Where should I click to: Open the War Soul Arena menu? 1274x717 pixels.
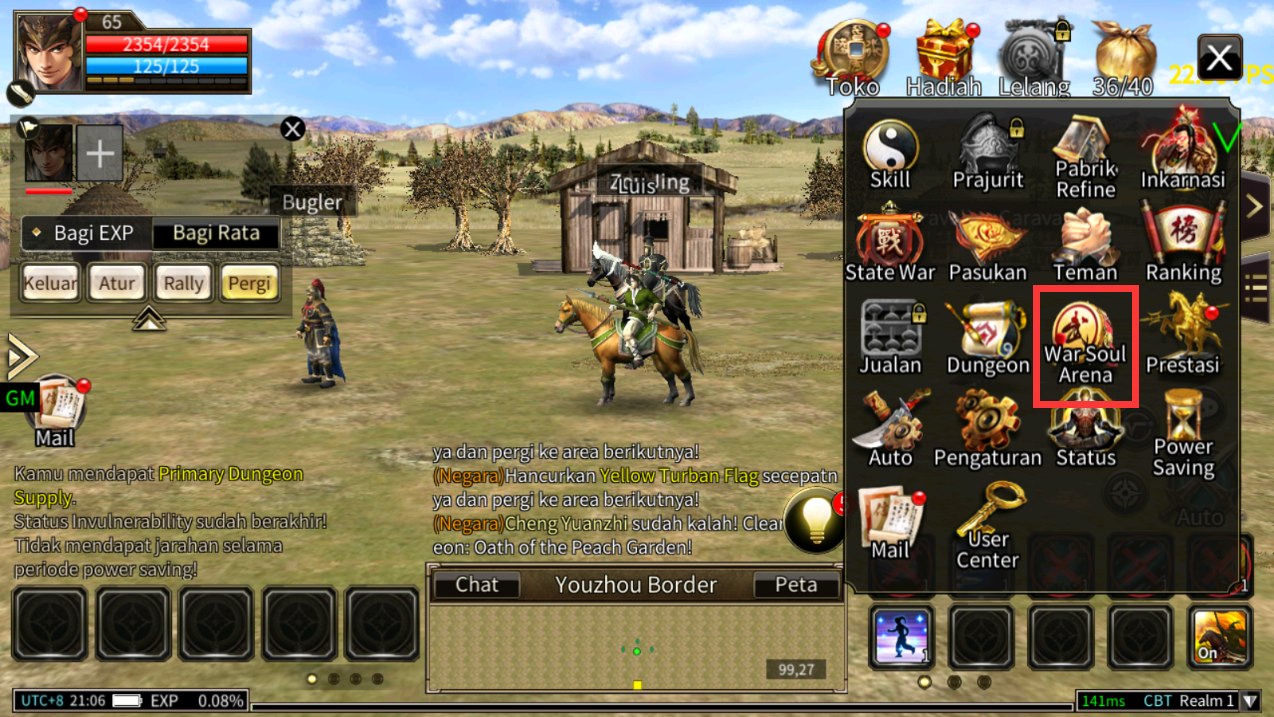[x=1085, y=345]
